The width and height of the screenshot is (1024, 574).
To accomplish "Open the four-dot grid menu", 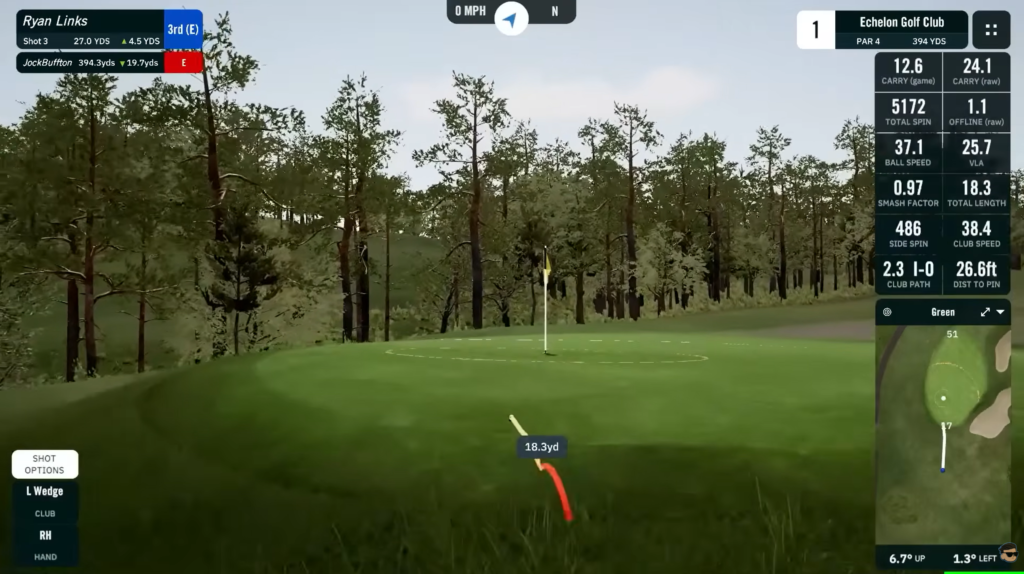I will pos(991,30).
